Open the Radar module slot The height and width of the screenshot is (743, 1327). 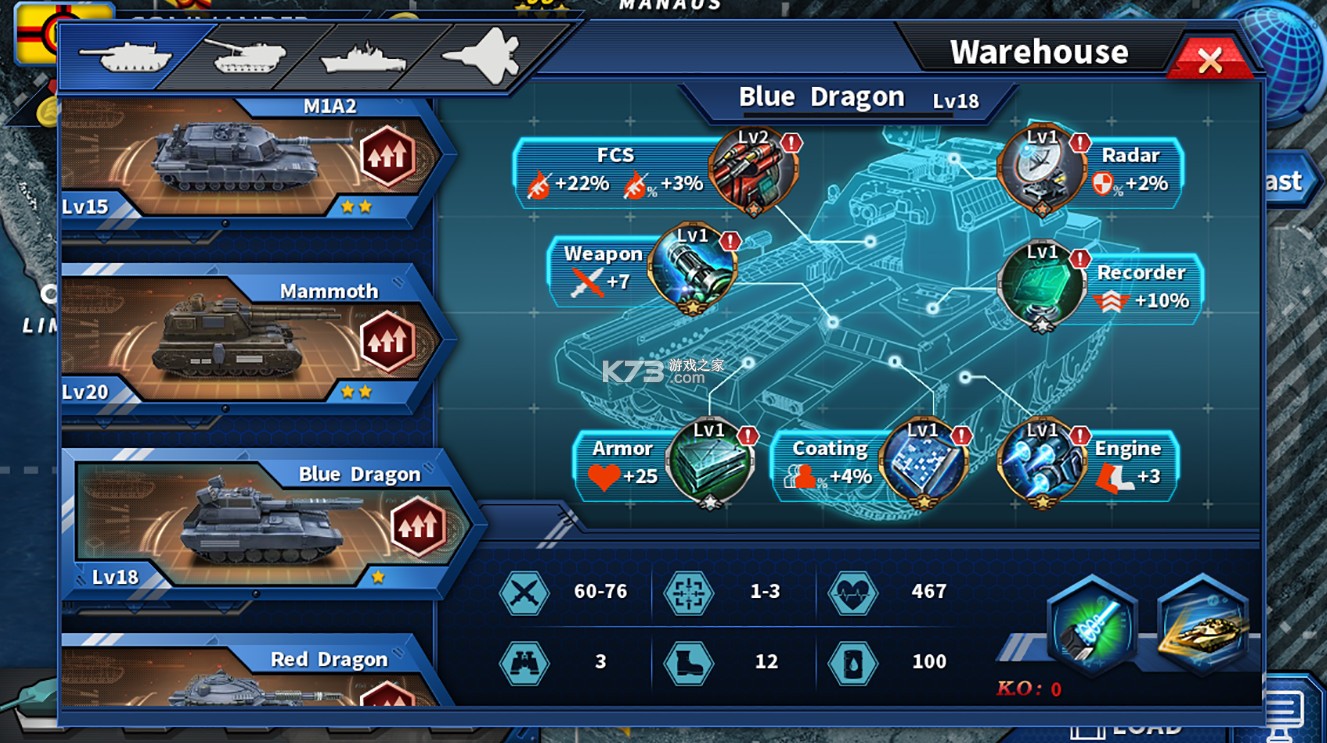click(x=1043, y=166)
